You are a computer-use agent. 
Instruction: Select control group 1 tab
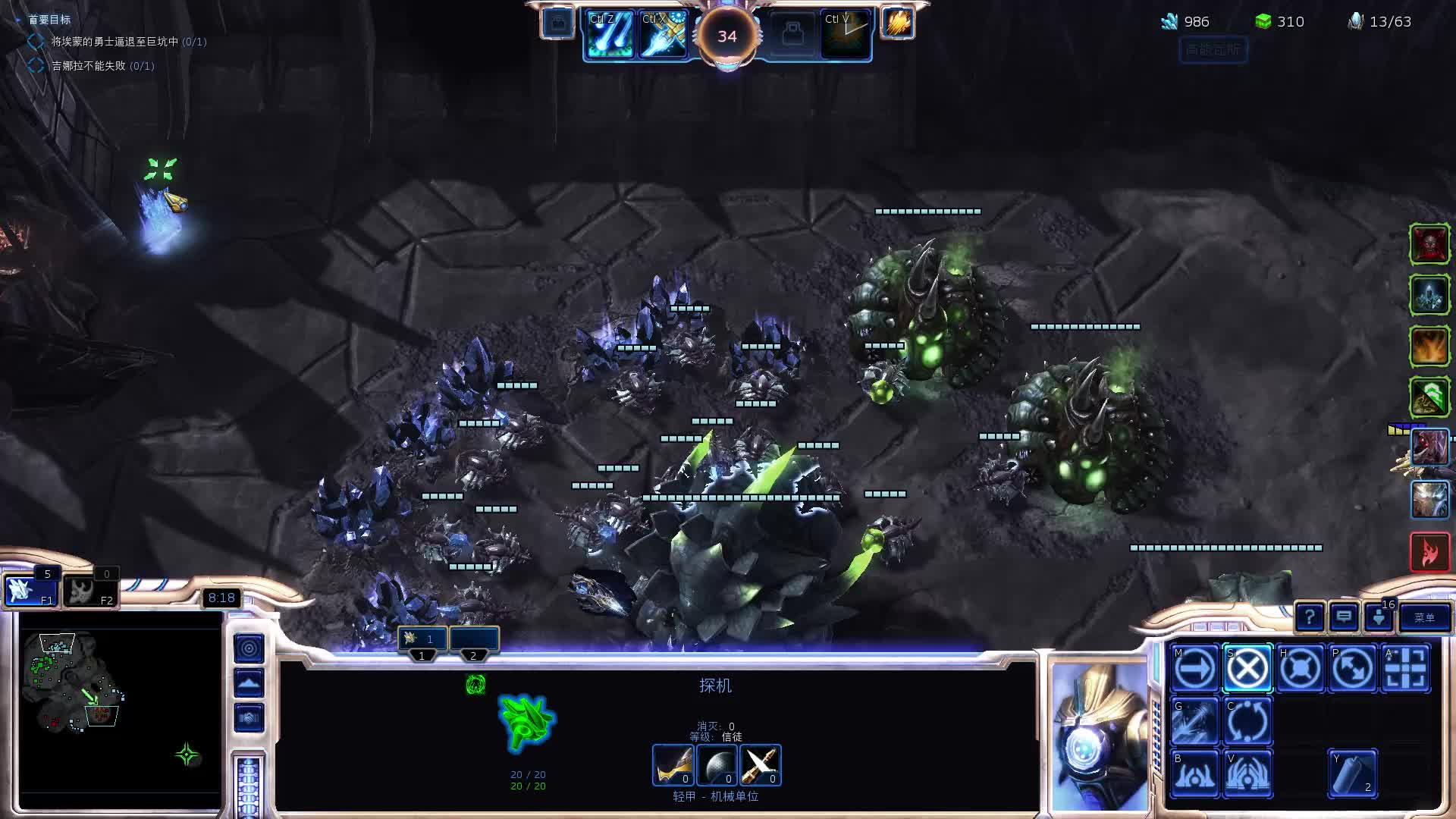(422, 639)
